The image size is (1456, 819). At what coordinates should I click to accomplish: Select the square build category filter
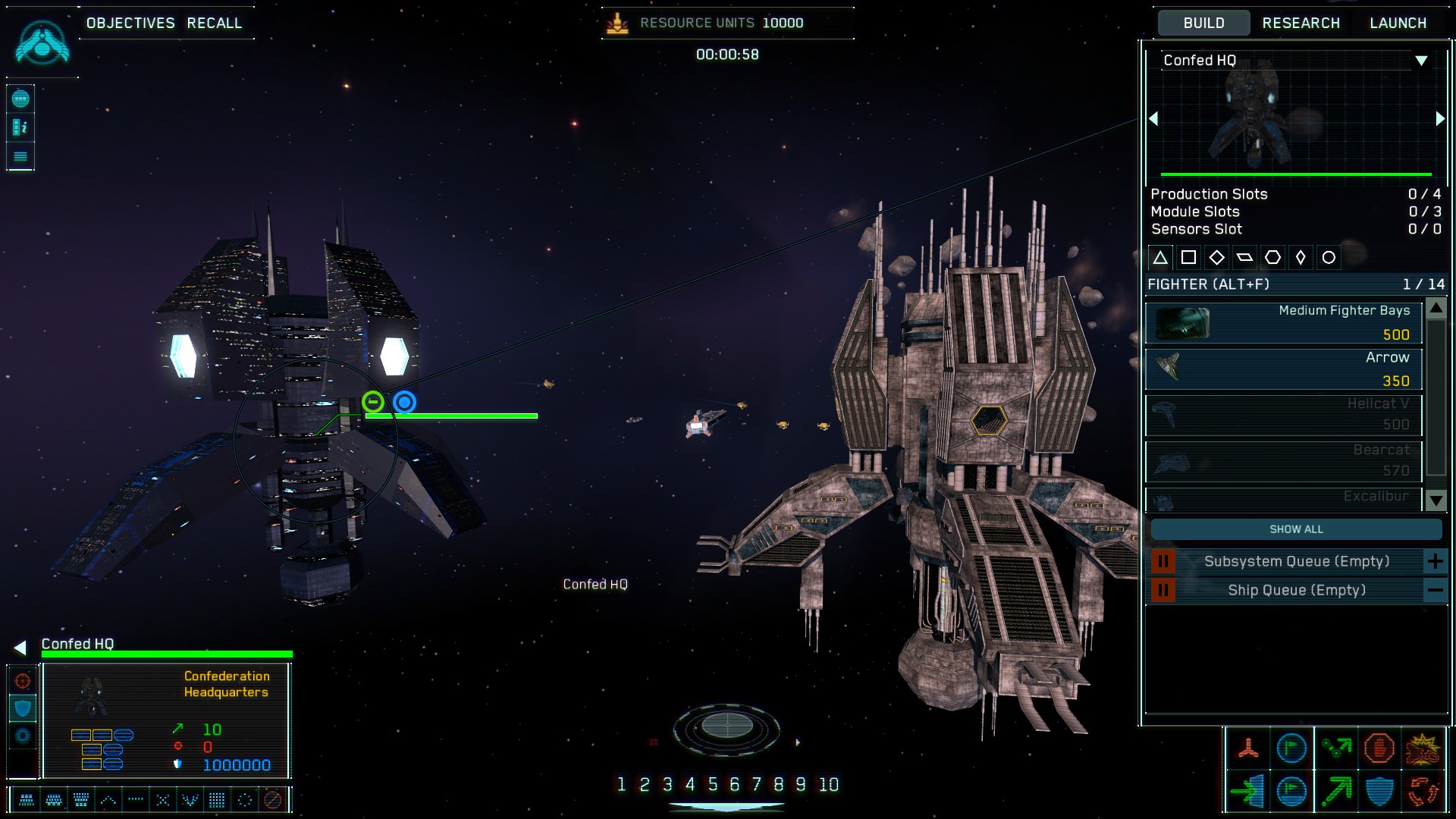coord(1188,258)
